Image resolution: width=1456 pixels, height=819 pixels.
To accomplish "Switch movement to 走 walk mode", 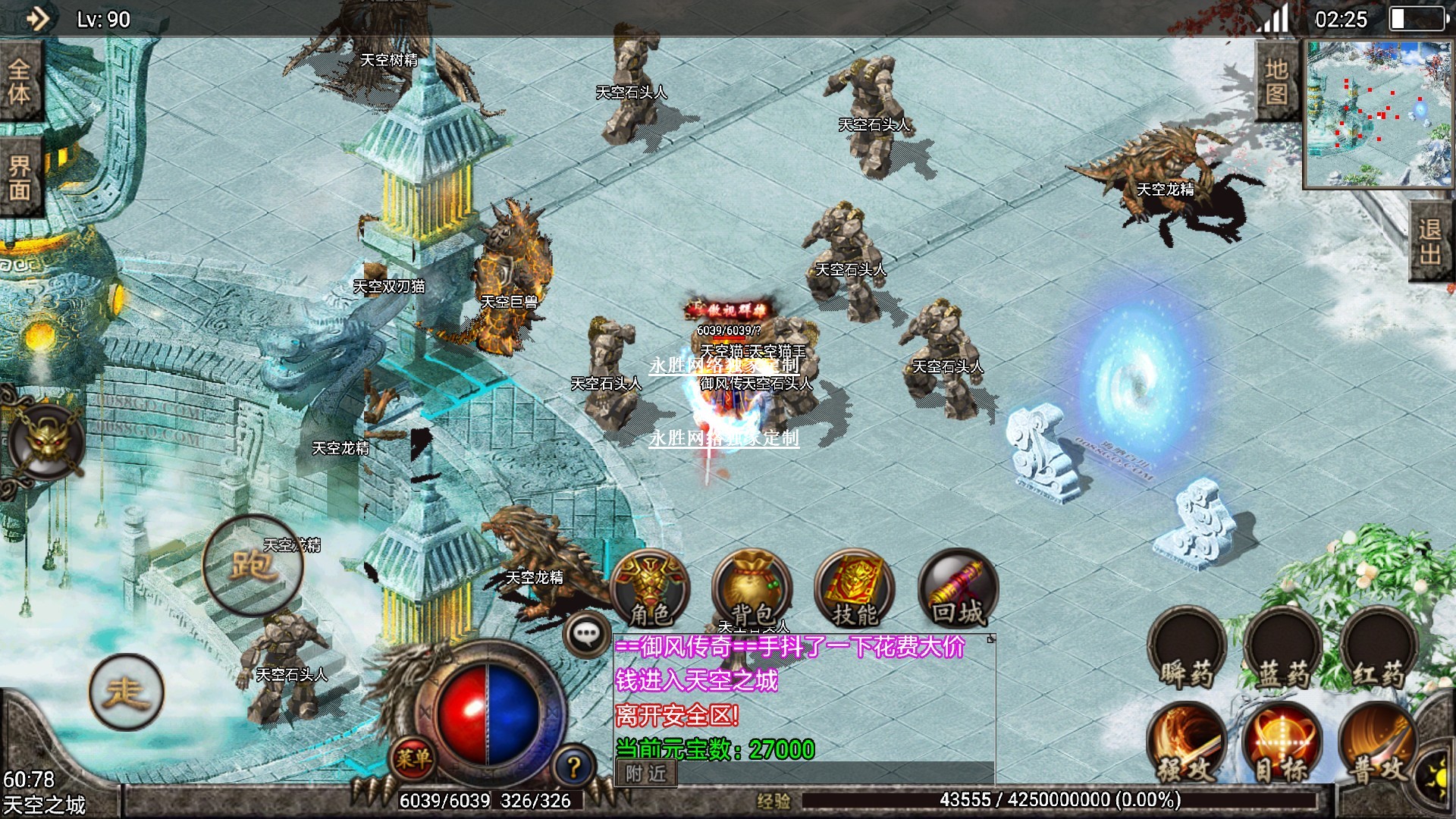I will click(x=126, y=692).
